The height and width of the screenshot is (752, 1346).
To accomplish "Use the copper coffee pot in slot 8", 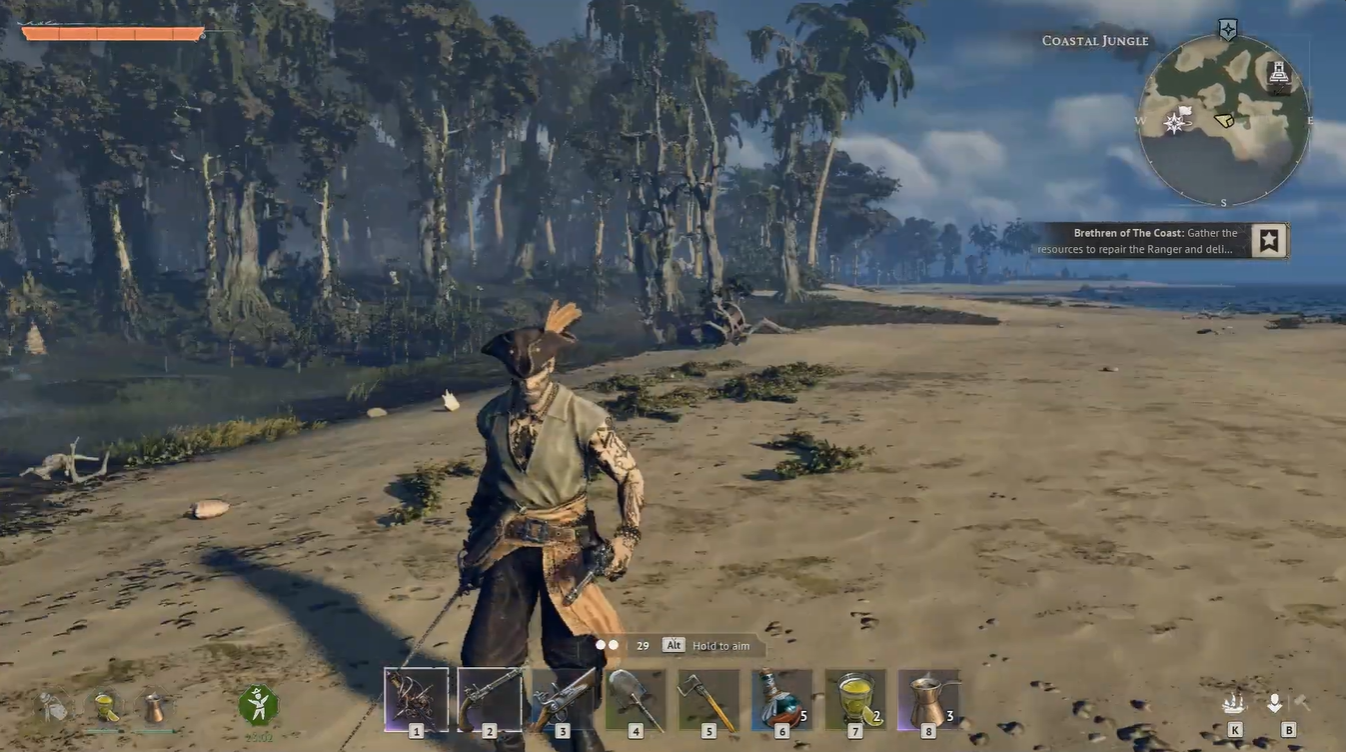I will coord(928,699).
